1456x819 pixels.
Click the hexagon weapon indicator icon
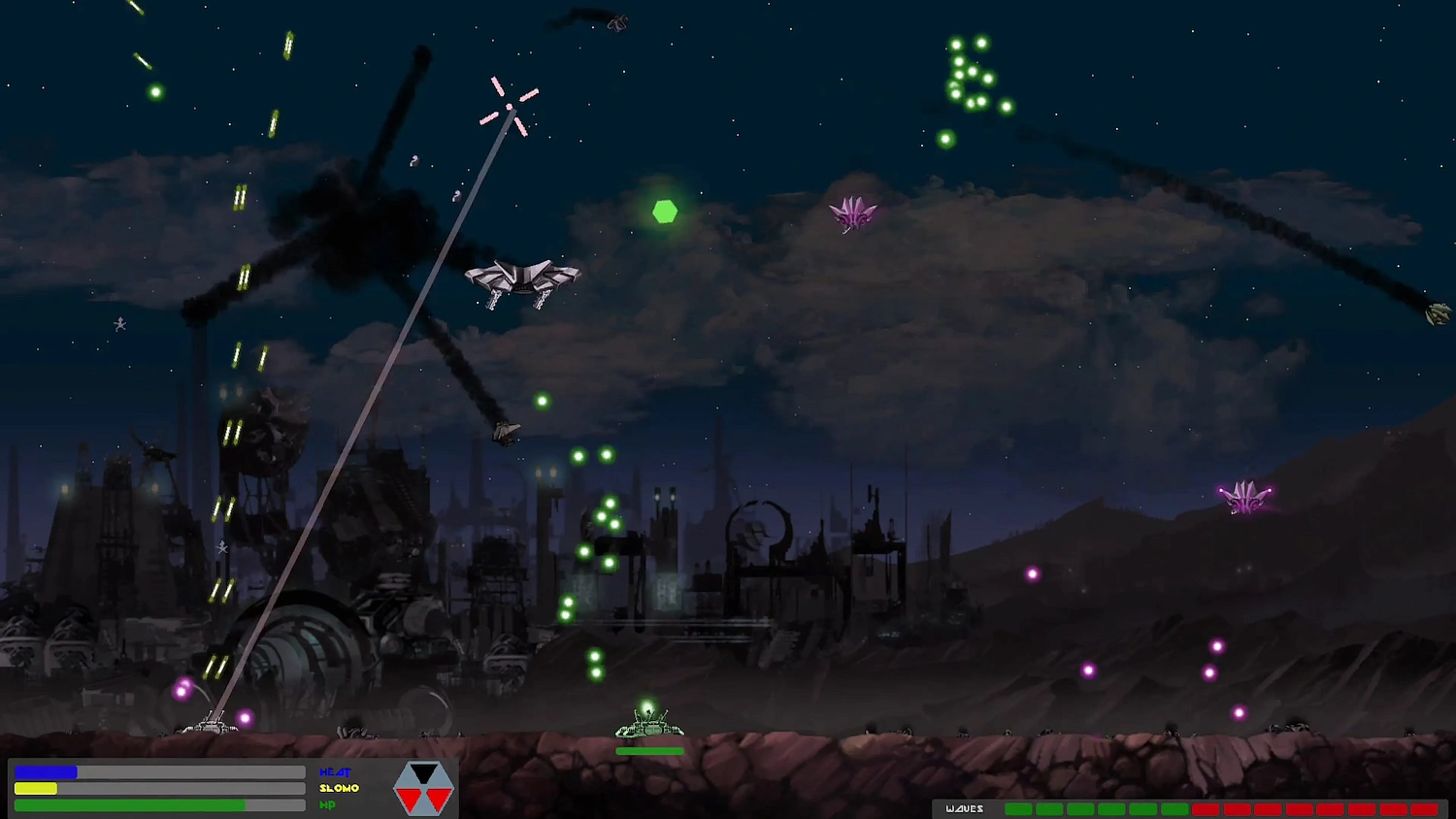(424, 788)
